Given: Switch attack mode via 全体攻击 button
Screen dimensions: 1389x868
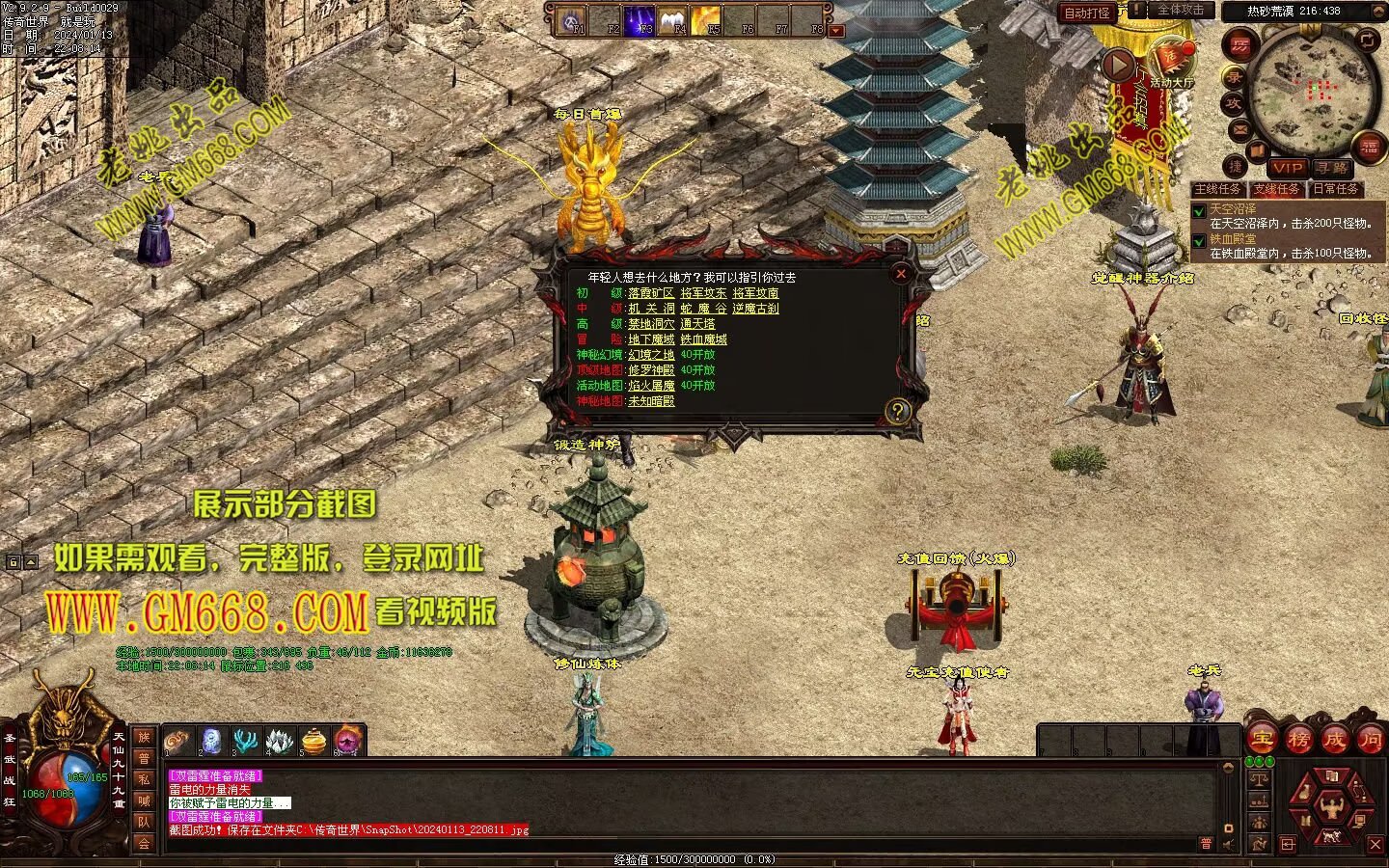Looking at the screenshot, I should click(x=1181, y=11).
